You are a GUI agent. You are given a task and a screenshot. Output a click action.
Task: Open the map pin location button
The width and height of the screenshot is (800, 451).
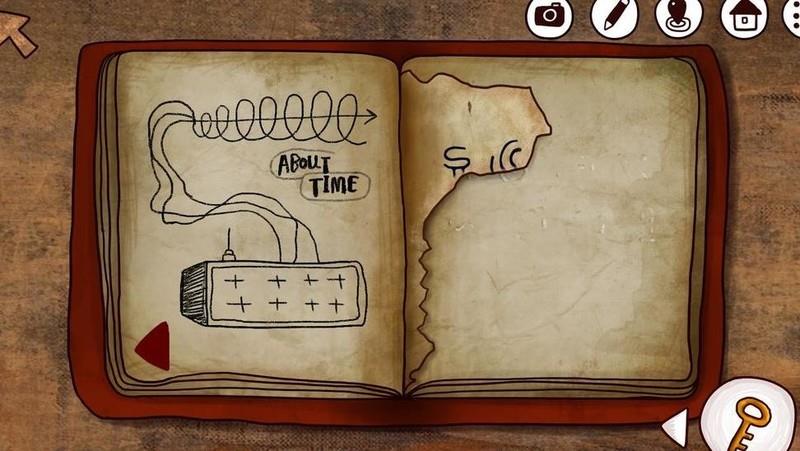click(x=679, y=17)
